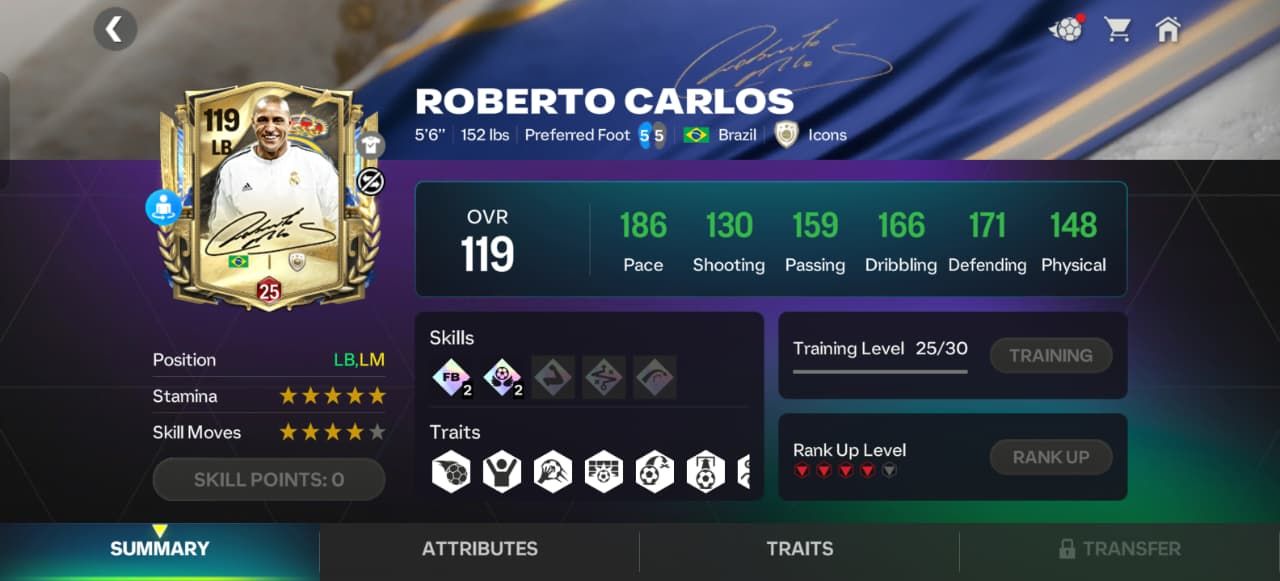The image size is (1280, 581).
Task: Switch to the Traits tab
Action: point(799,549)
